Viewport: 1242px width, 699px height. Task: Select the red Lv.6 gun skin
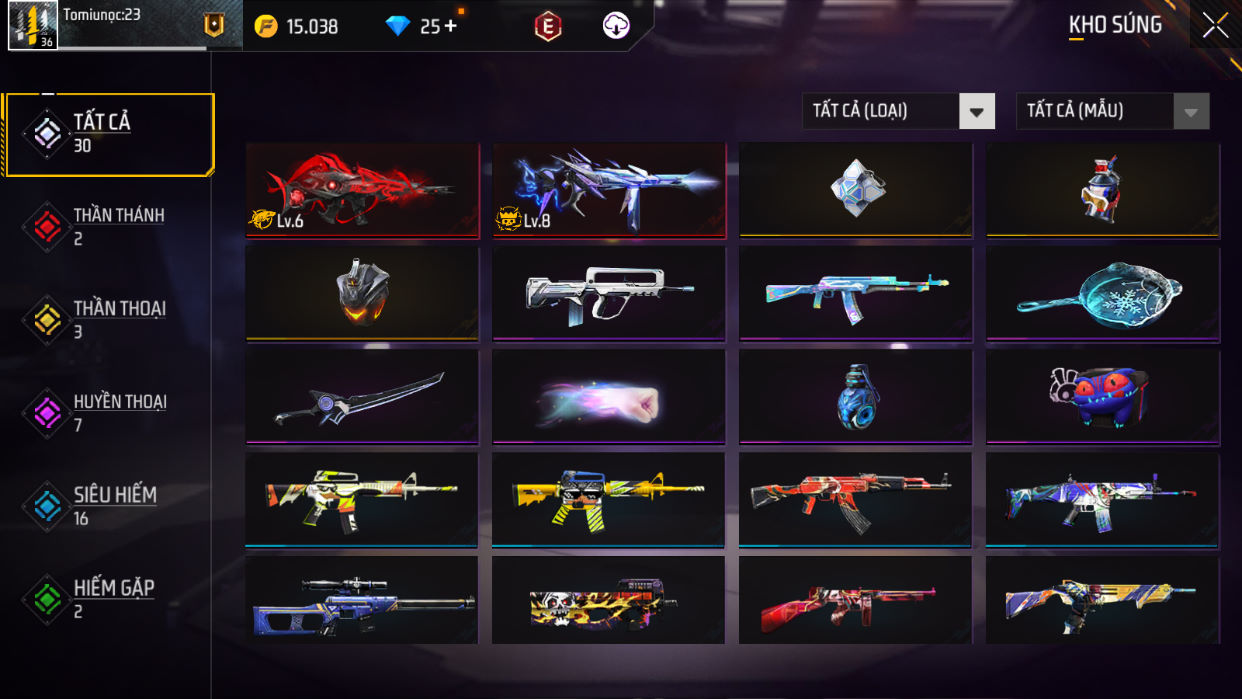click(362, 190)
